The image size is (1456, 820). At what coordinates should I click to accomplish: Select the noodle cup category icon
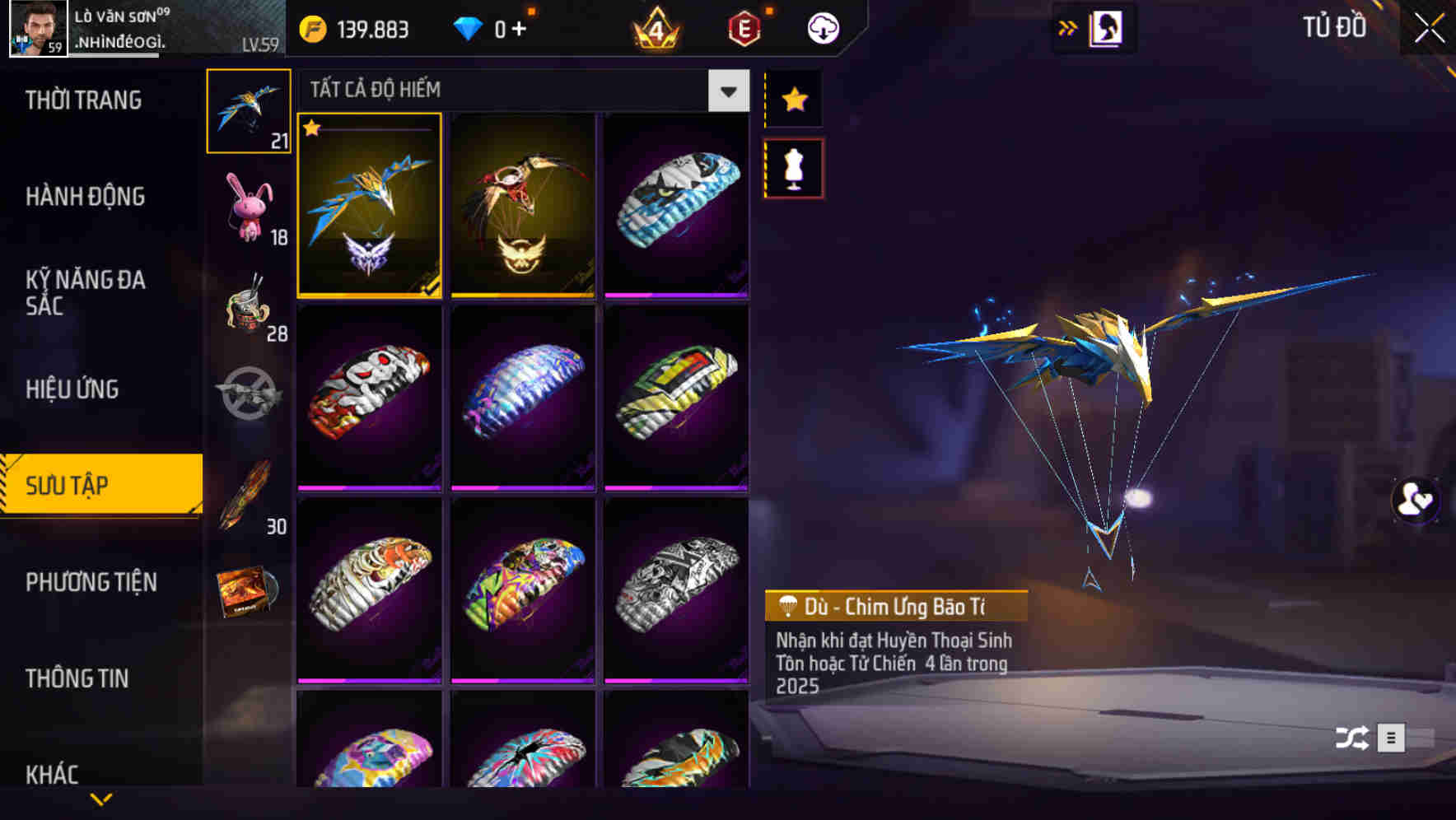click(x=249, y=309)
